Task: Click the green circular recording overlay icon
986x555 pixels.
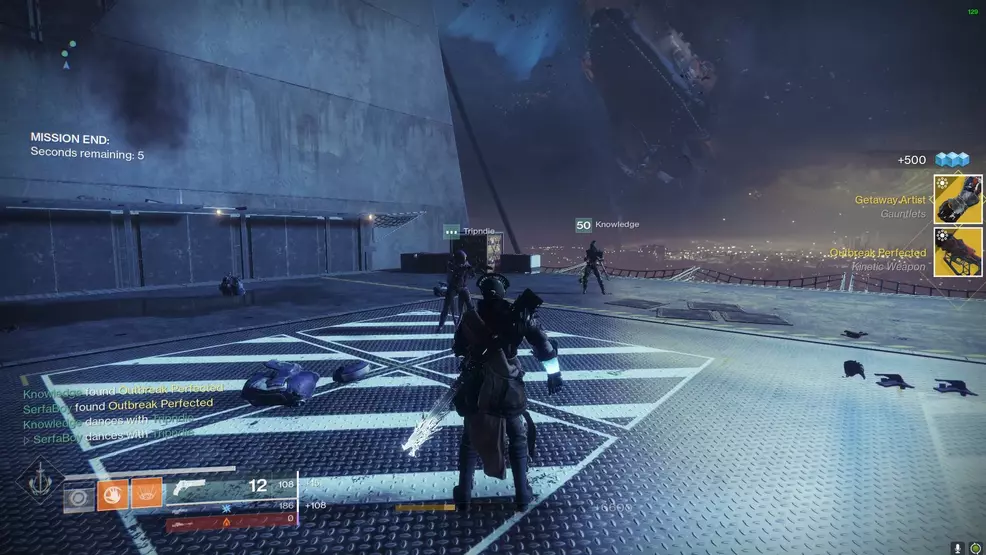Action: tap(975, 548)
